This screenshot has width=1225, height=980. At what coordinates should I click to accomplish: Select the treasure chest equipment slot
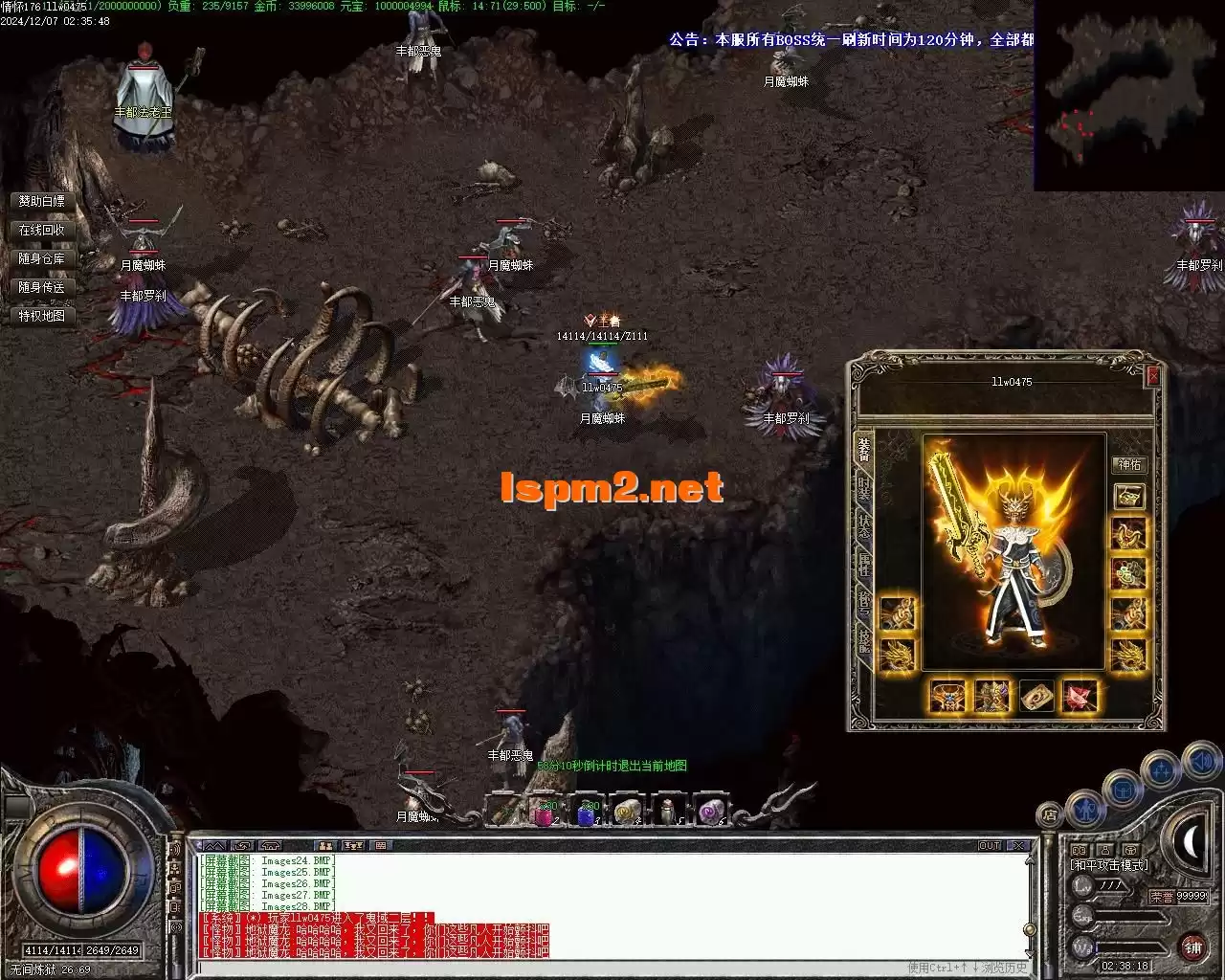[x=1129, y=496]
